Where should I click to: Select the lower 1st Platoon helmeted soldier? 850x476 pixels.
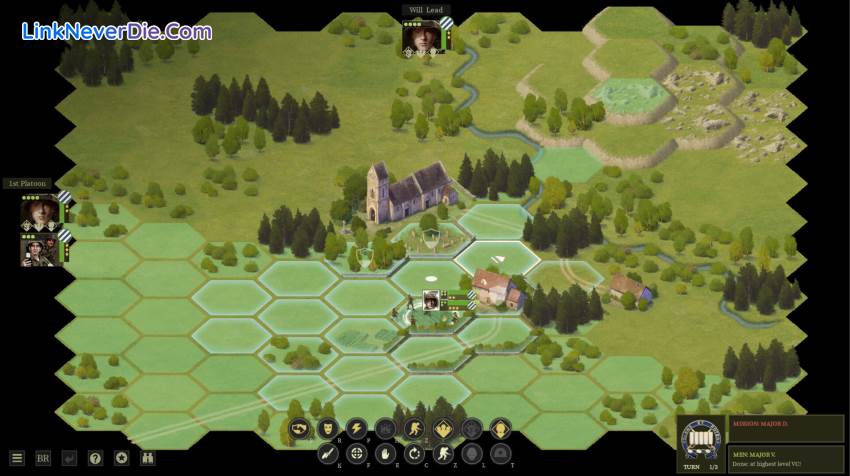tap(40, 248)
